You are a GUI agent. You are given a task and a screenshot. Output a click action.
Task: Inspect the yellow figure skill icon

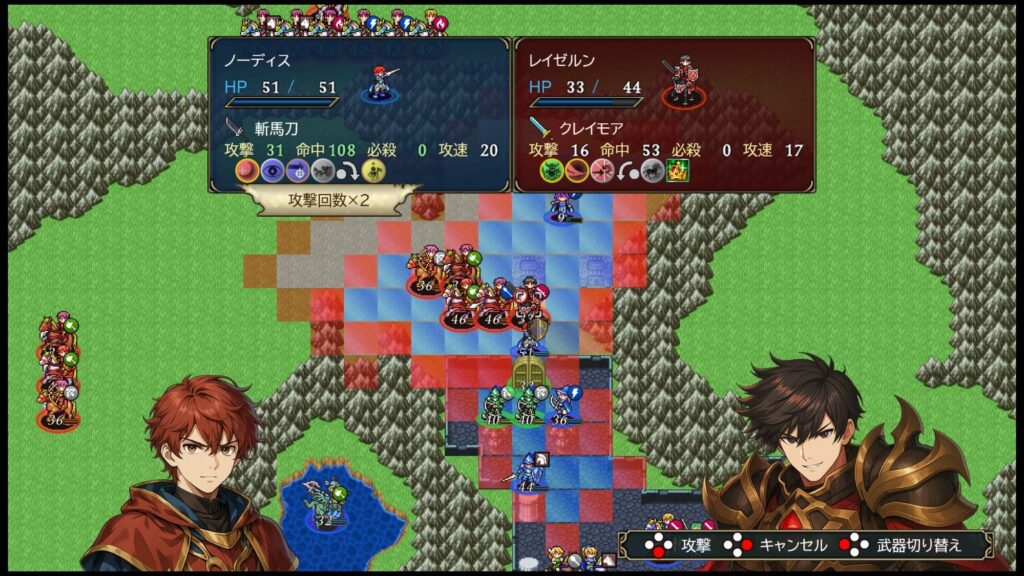[372, 170]
